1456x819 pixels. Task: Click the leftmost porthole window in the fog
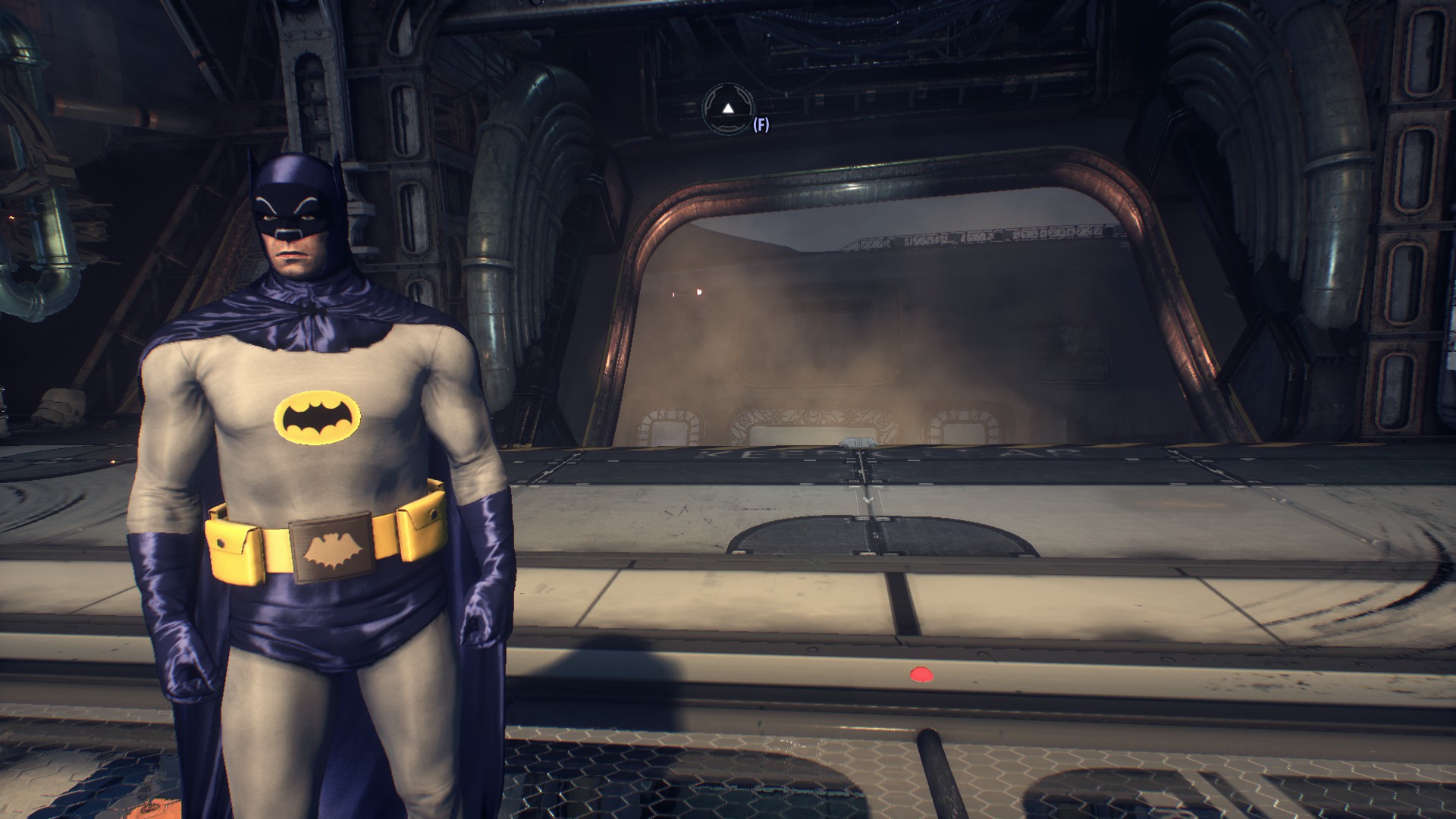670,425
